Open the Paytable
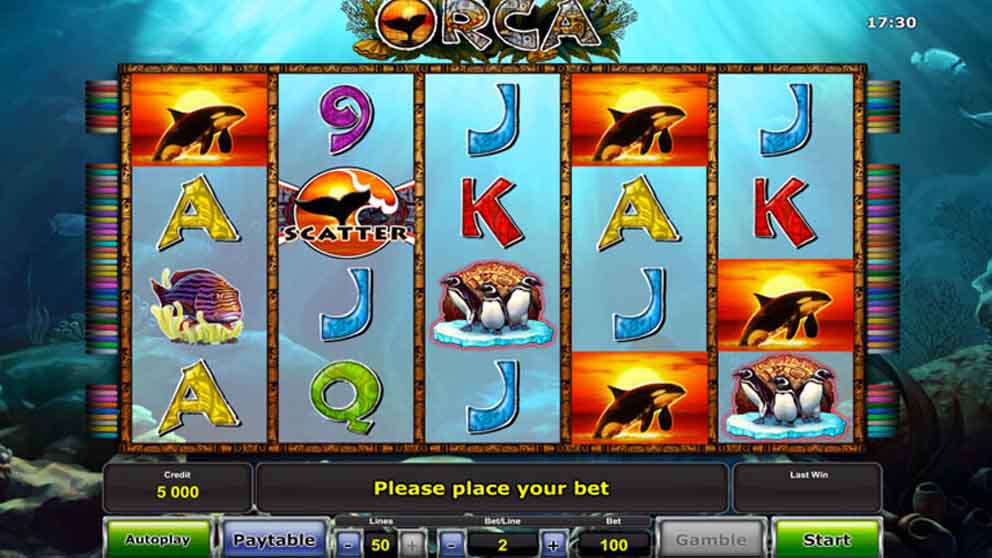Screen dimensions: 992x558 pyautogui.click(x=273, y=540)
